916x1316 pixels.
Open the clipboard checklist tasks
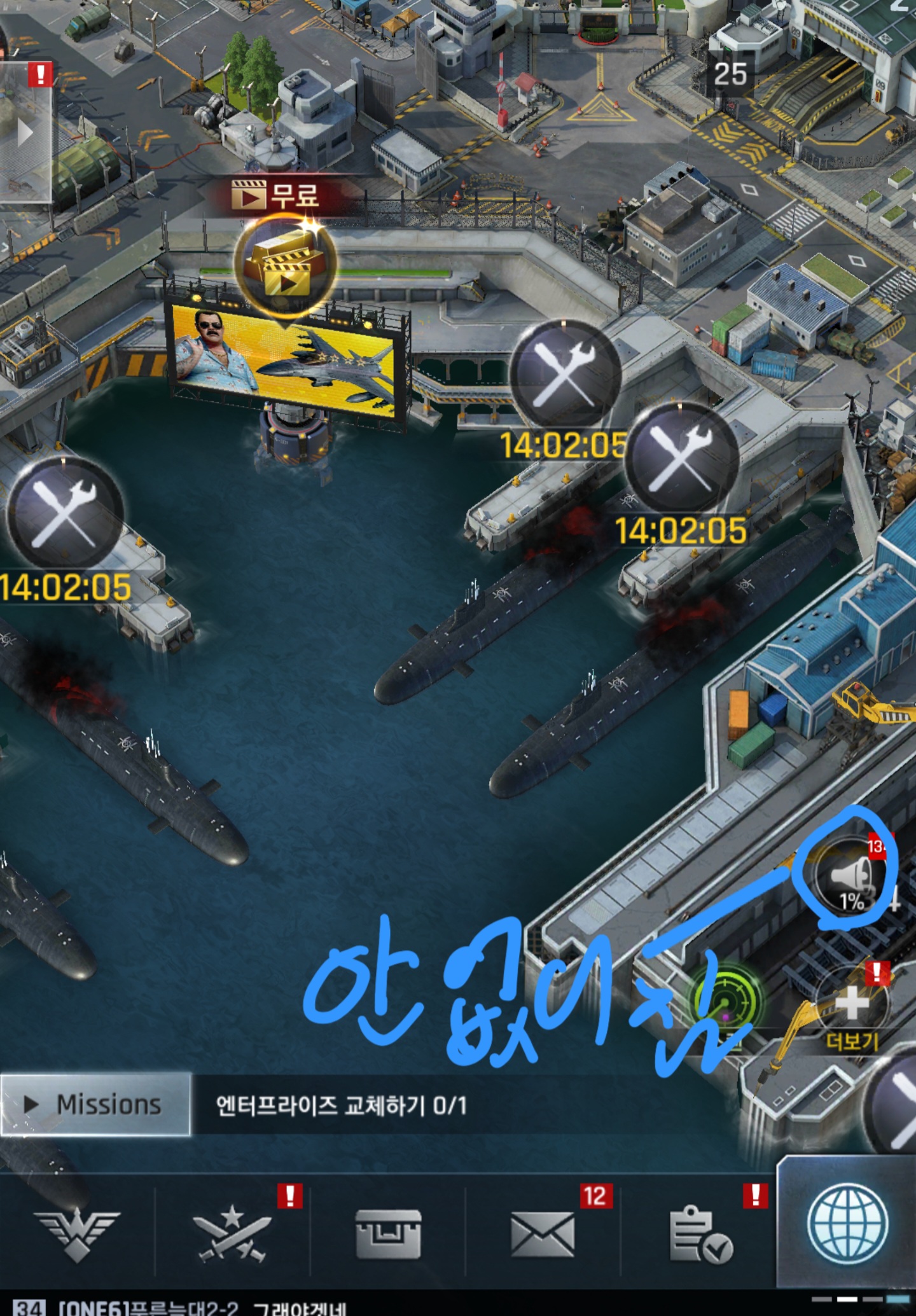pyautogui.click(x=699, y=1233)
